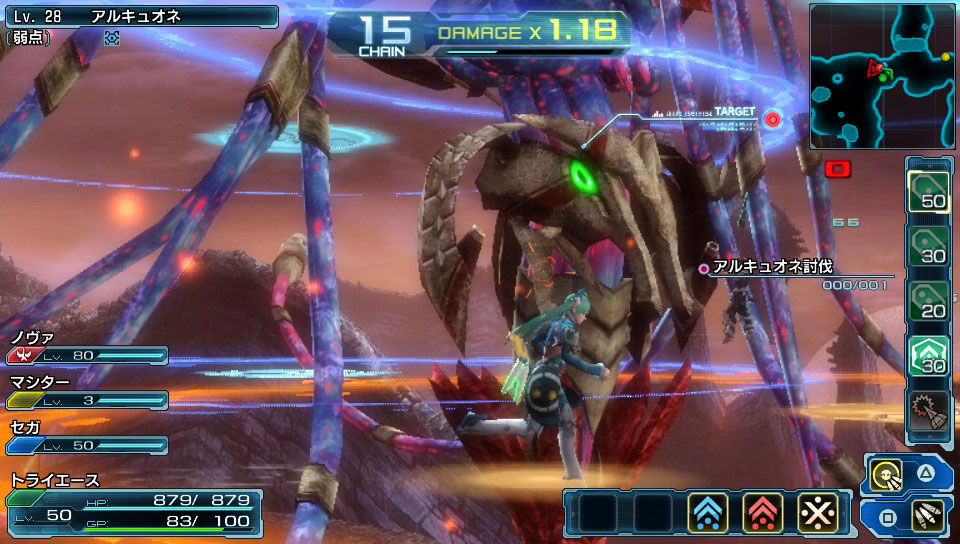The image size is (960, 544).
Task: Open the minimap in the corner
Action: (880, 76)
